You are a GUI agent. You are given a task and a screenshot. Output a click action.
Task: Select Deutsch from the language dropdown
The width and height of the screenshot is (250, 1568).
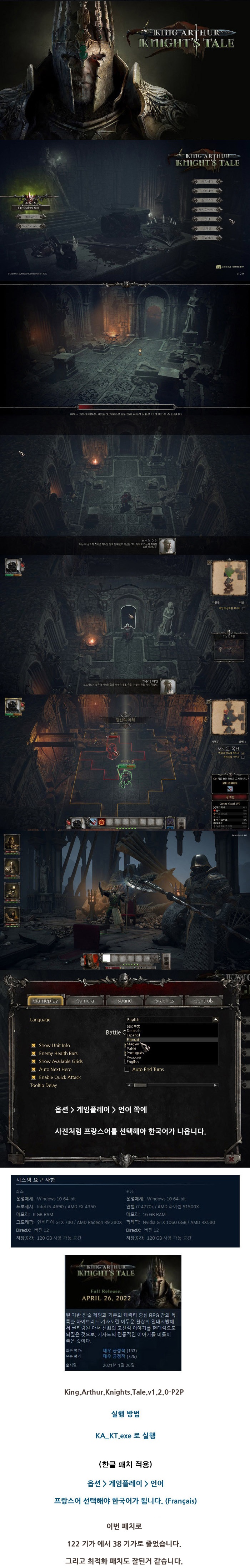134,1030
